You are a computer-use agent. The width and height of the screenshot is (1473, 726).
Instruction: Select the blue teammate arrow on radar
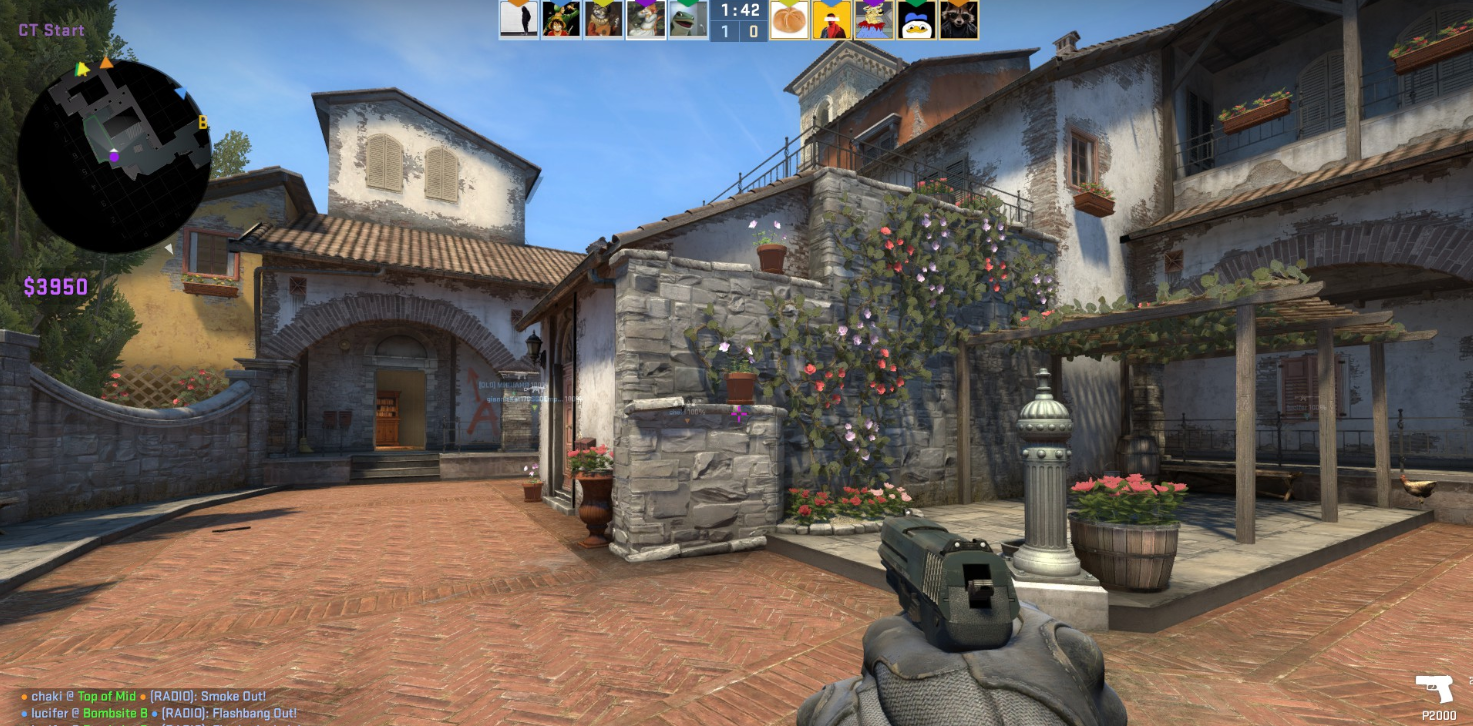pyautogui.click(x=181, y=94)
